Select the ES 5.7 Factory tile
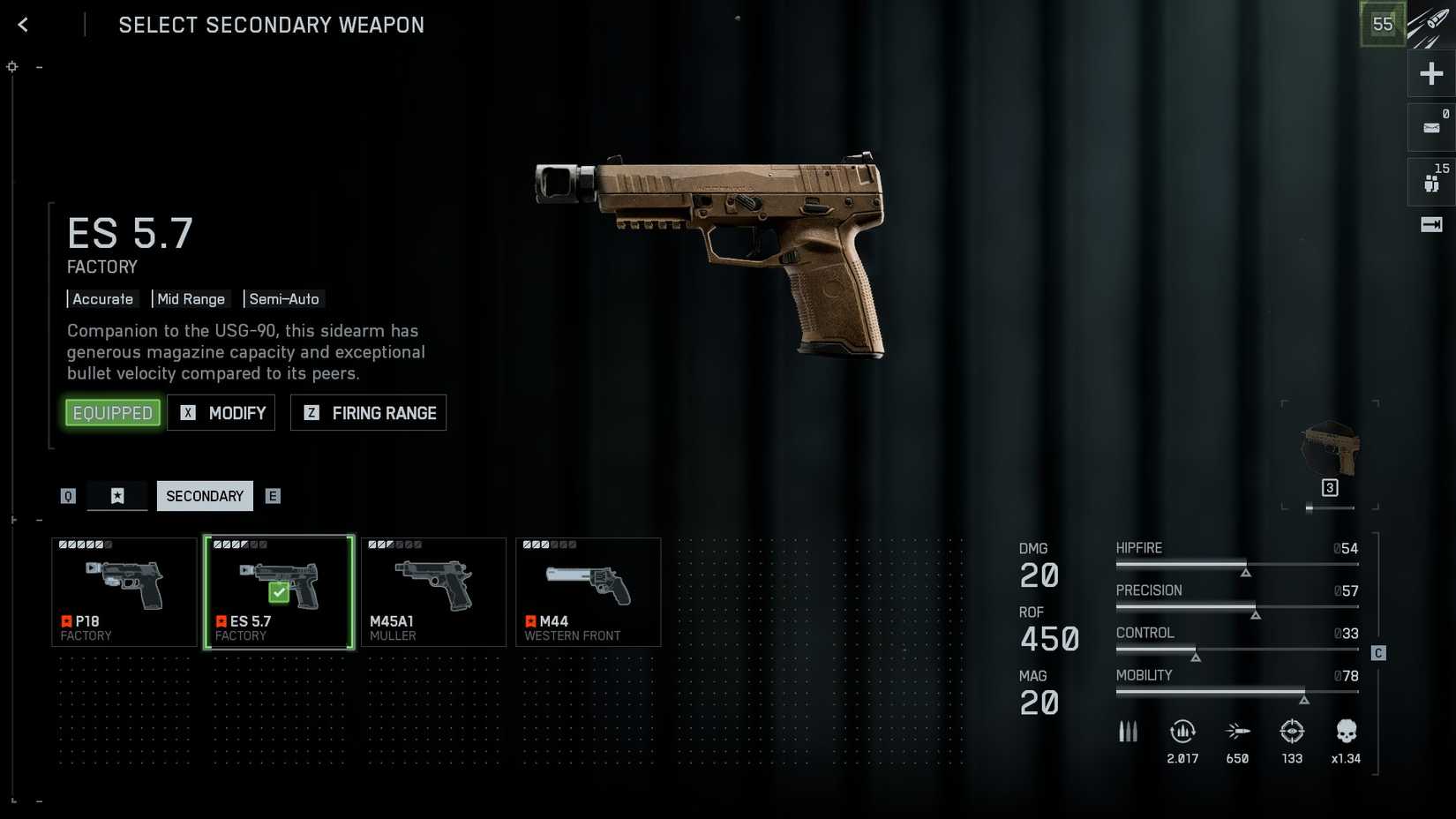The width and height of the screenshot is (1456, 819). click(x=279, y=592)
